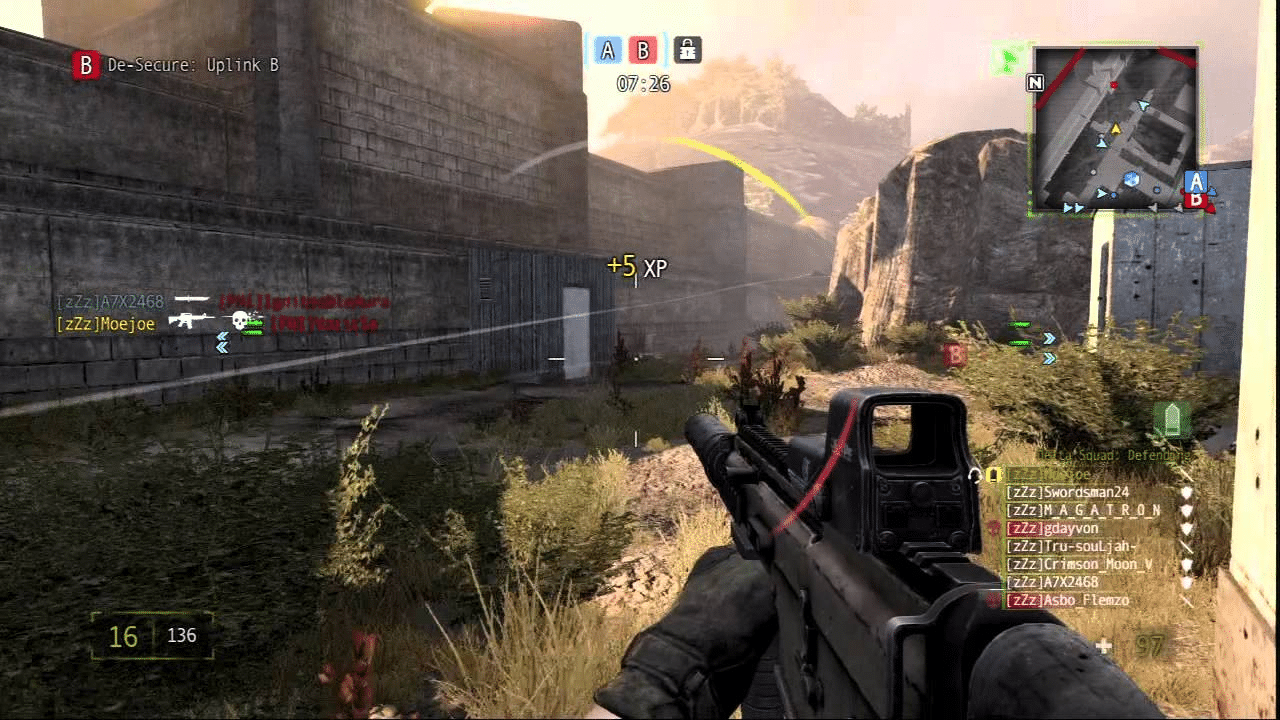Open the De-Secure: Uplink B objective banner

180,65
